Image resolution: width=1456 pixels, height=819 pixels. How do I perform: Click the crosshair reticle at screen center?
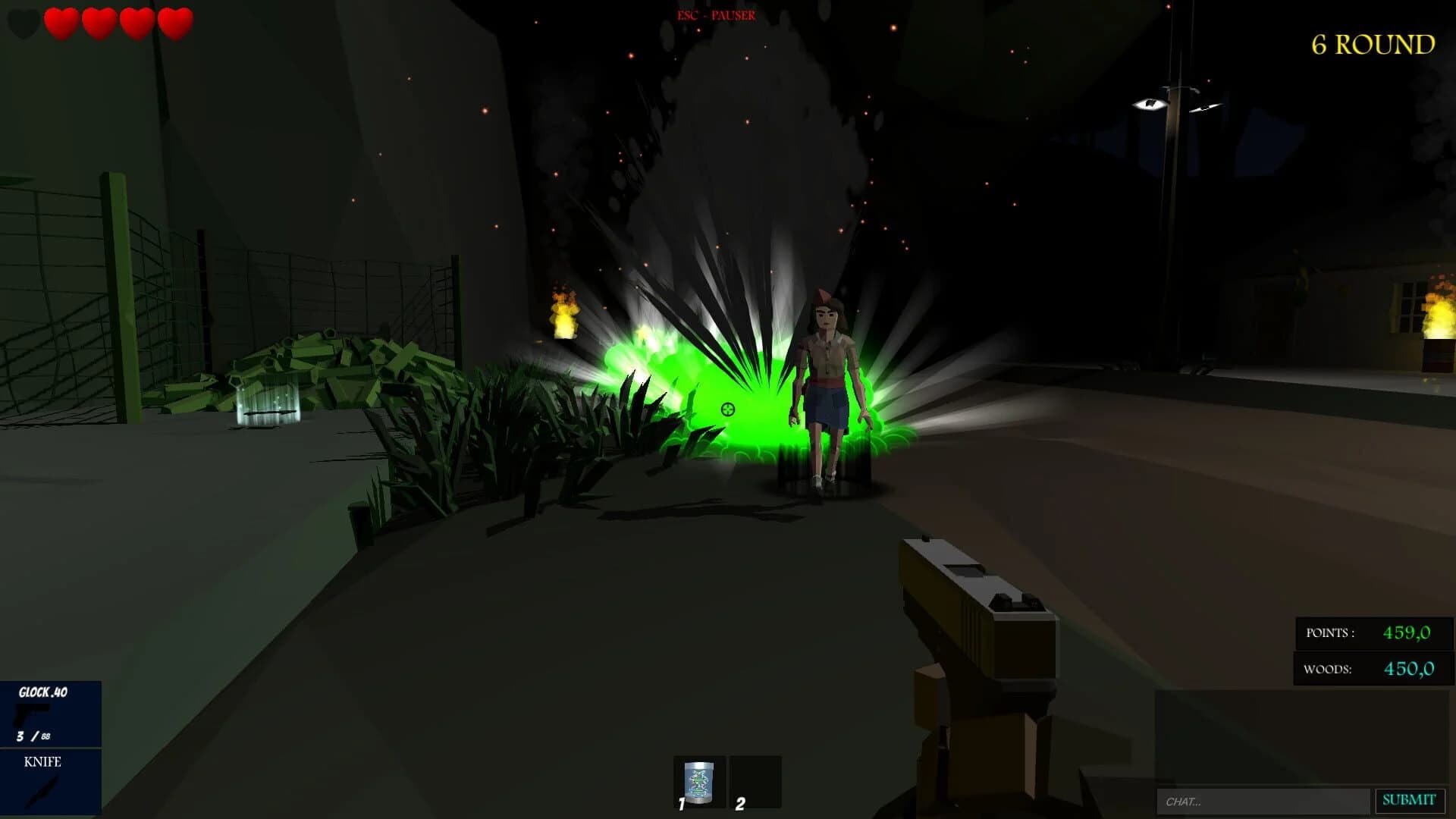pyautogui.click(x=727, y=410)
